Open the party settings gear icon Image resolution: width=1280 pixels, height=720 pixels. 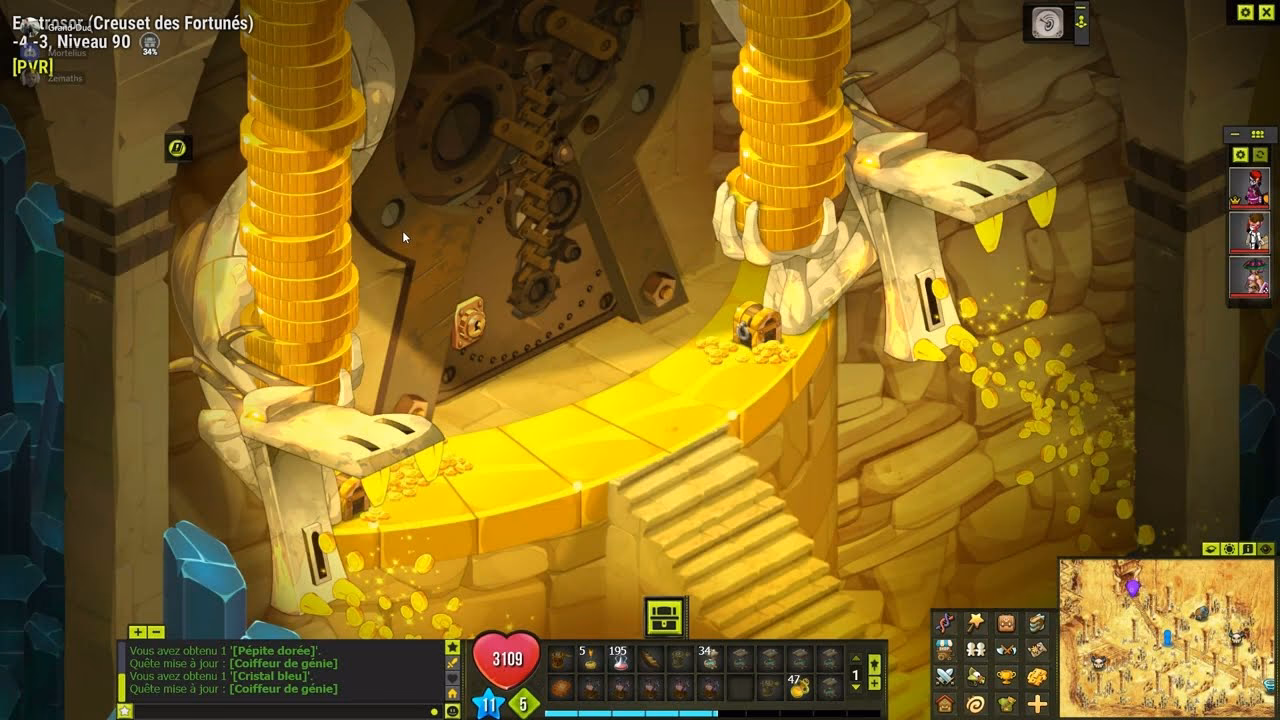coord(1240,154)
